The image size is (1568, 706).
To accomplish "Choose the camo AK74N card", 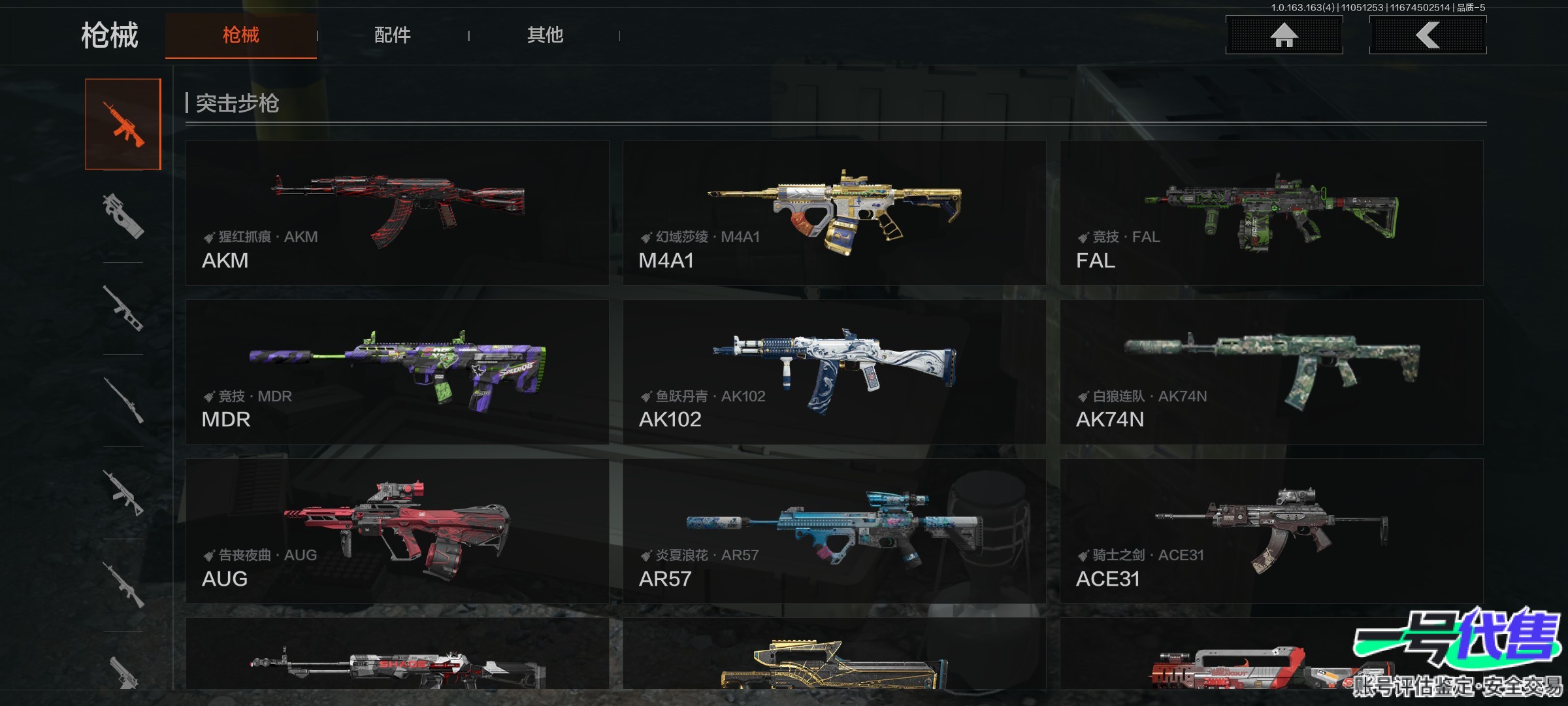I will point(1271,372).
